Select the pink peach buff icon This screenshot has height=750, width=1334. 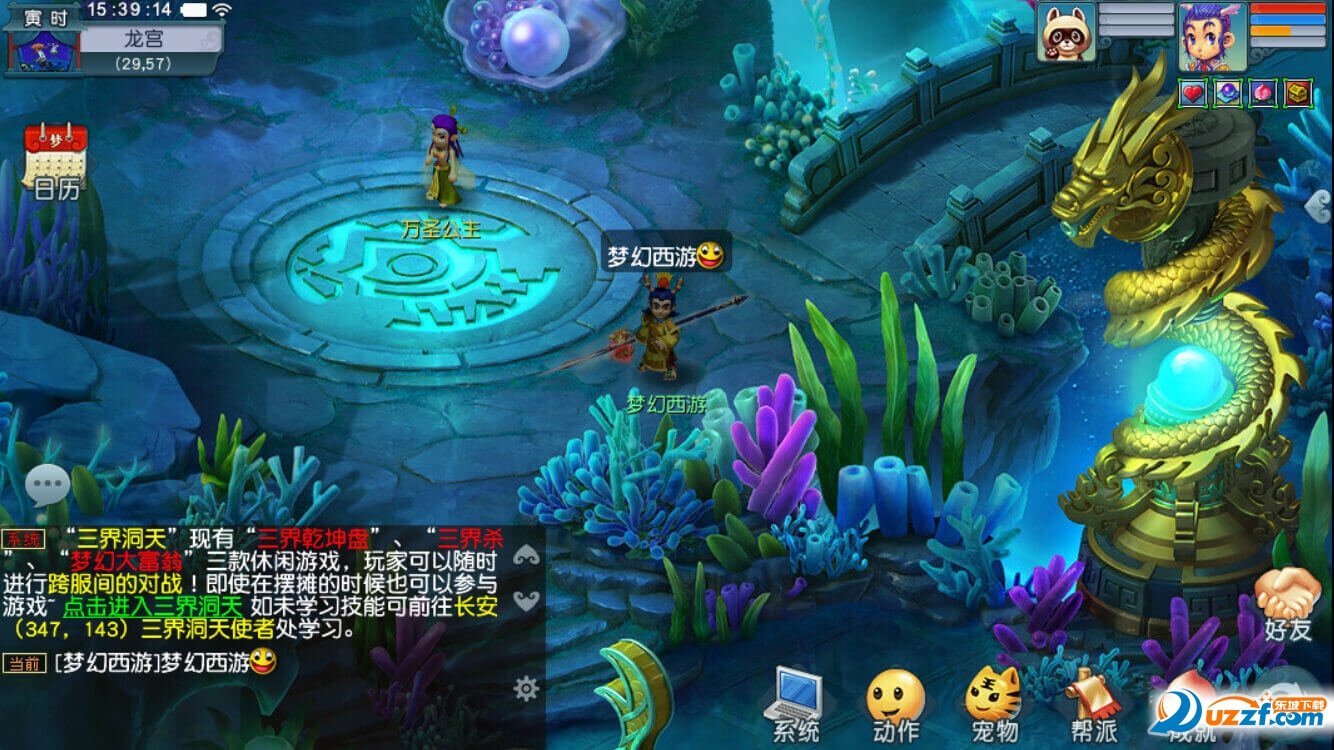(x=1262, y=93)
